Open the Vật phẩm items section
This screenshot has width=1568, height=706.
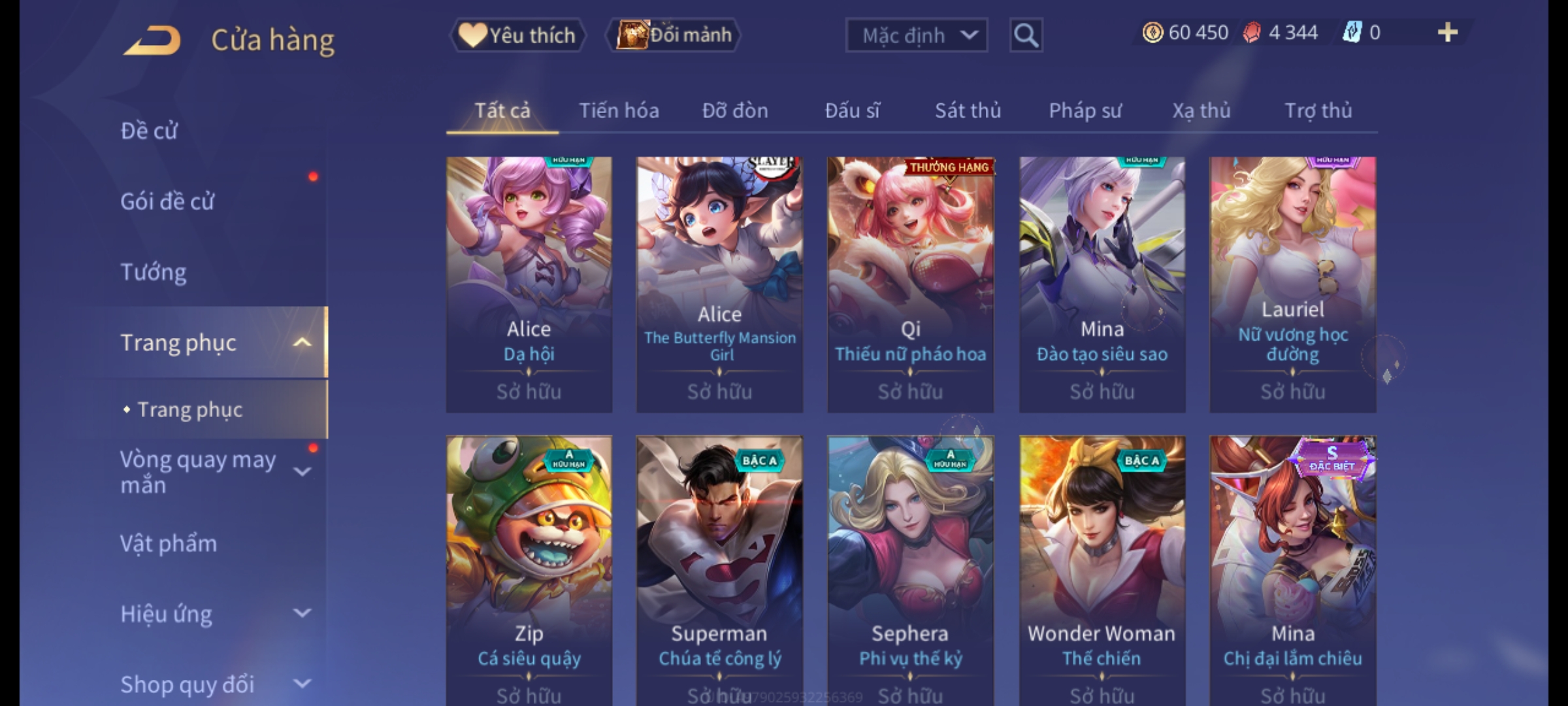click(x=169, y=544)
